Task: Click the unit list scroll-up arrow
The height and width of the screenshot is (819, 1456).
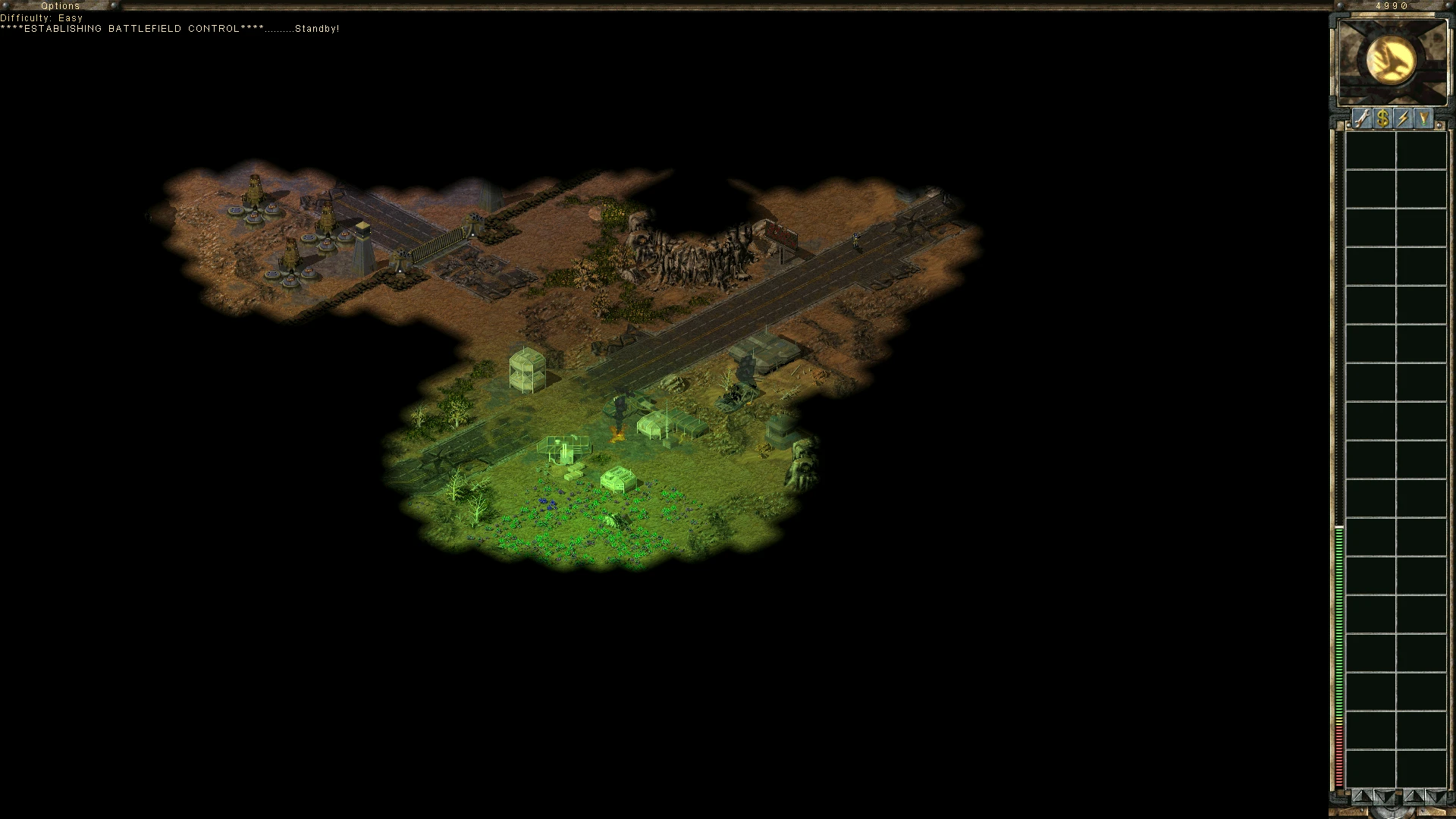Action: [1412, 796]
